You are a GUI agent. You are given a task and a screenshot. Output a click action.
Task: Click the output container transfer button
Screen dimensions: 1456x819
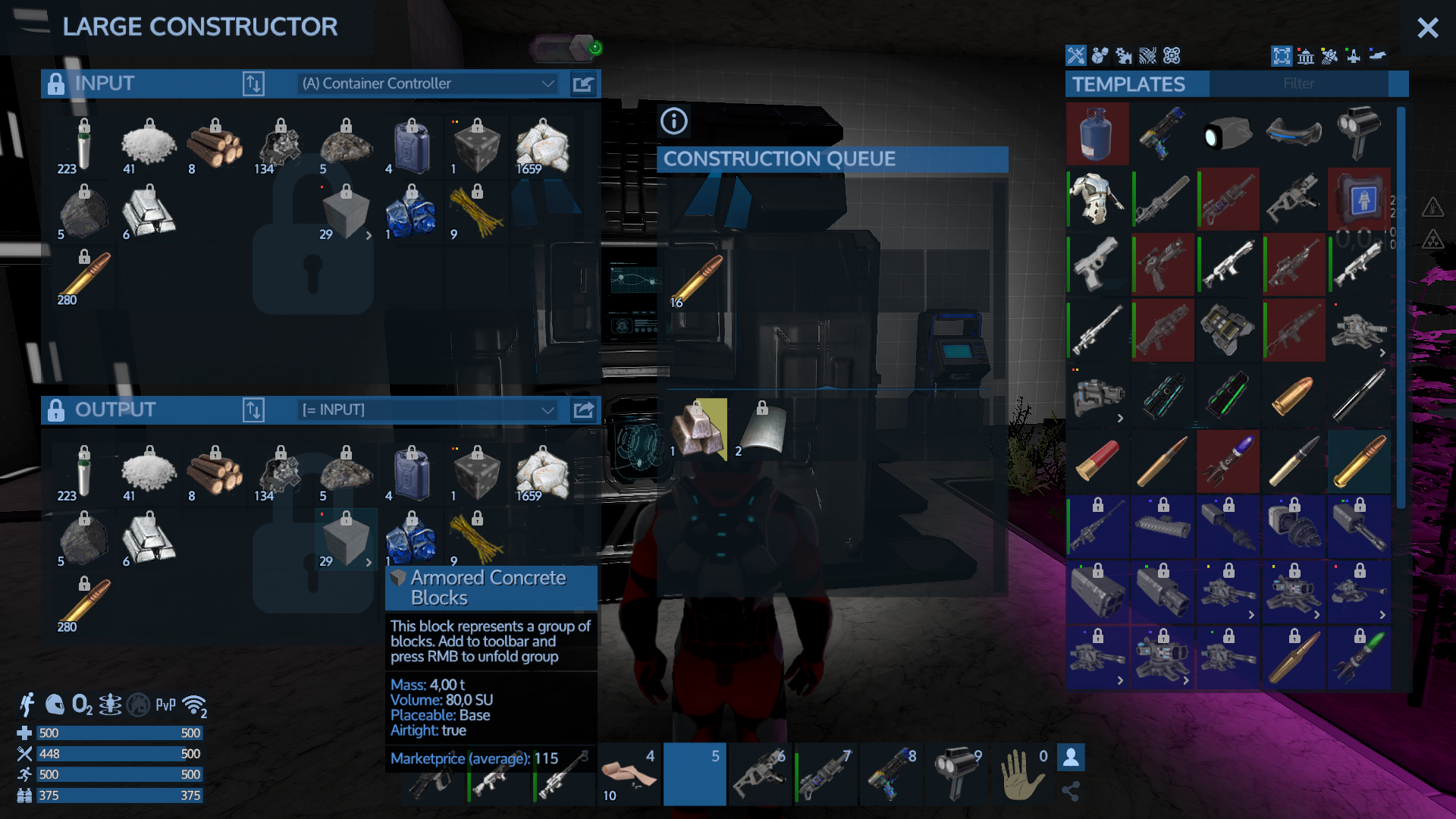[583, 410]
